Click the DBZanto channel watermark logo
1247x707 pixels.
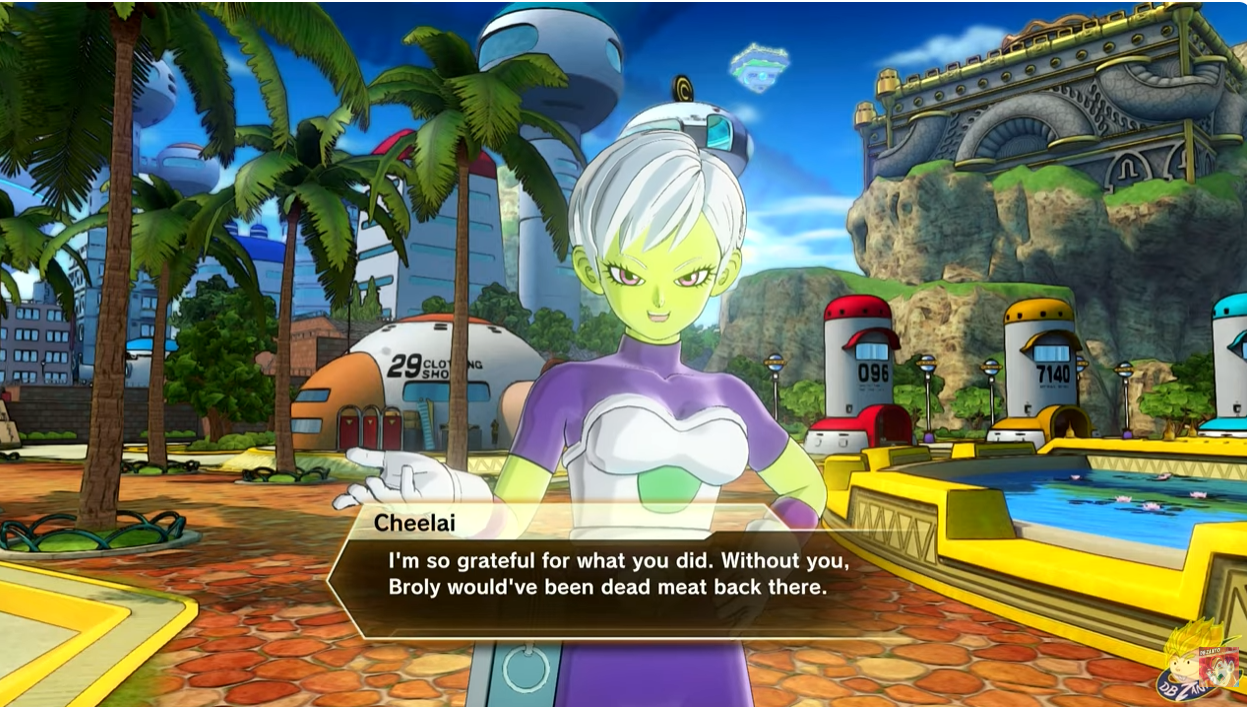coord(1198,661)
